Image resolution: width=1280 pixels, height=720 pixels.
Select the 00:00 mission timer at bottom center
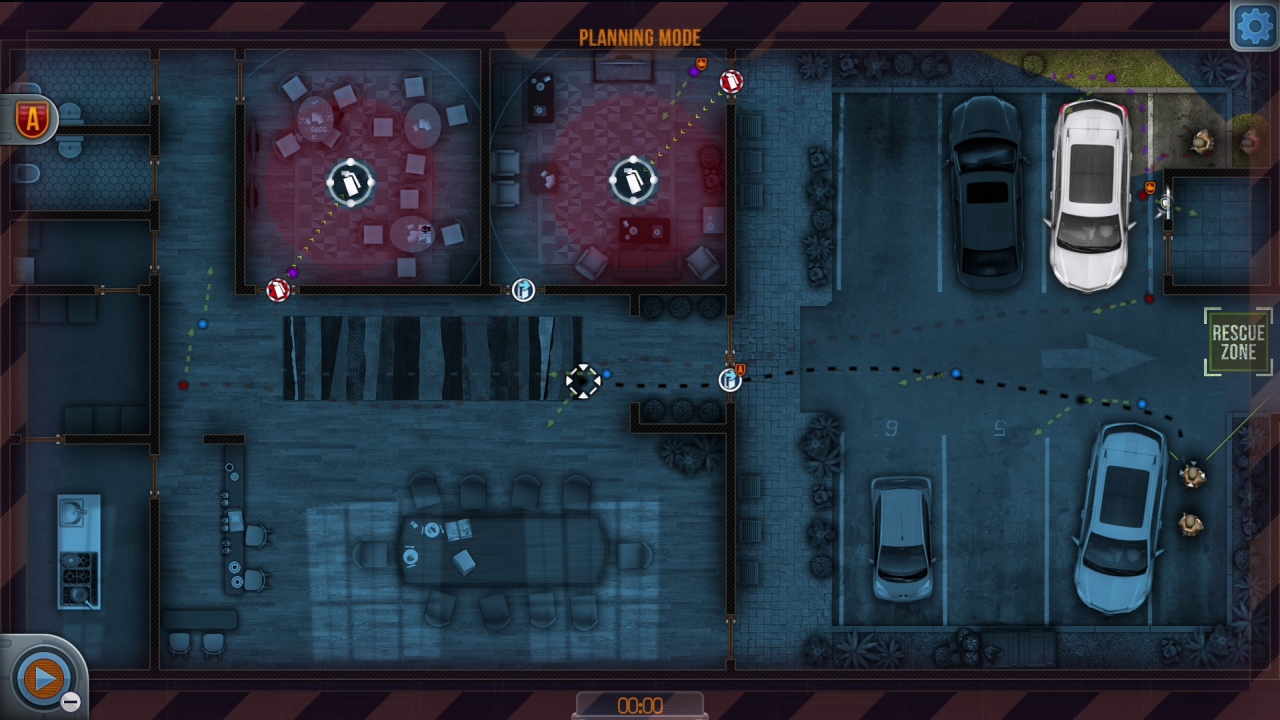coord(640,705)
